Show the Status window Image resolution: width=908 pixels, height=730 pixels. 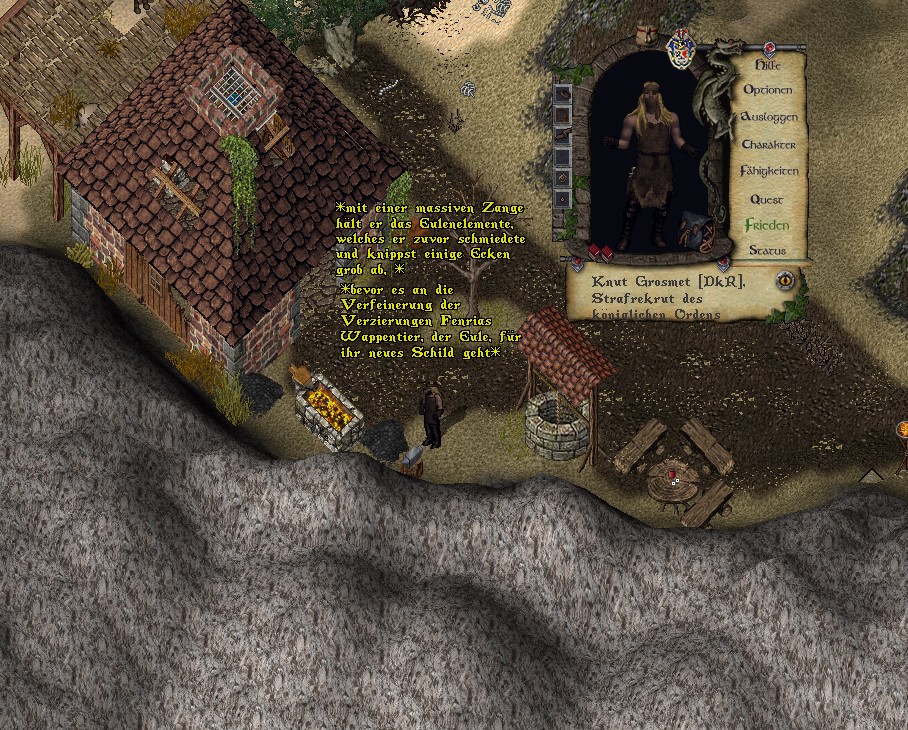[767, 250]
